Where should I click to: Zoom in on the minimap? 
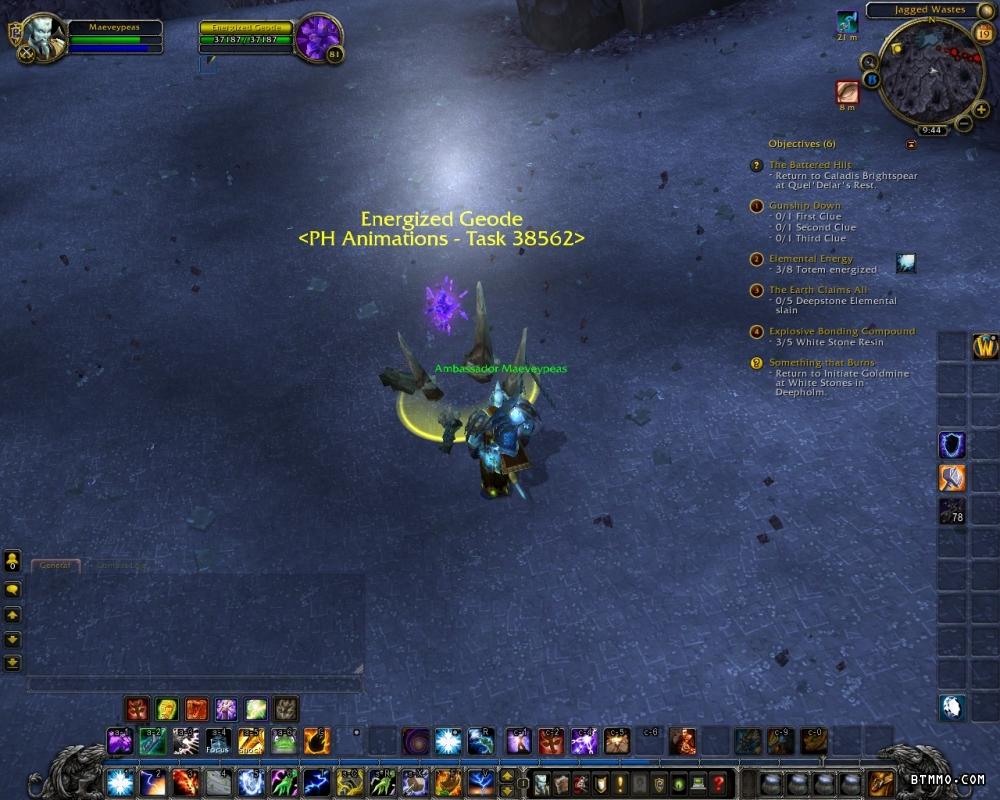click(981, 109)
